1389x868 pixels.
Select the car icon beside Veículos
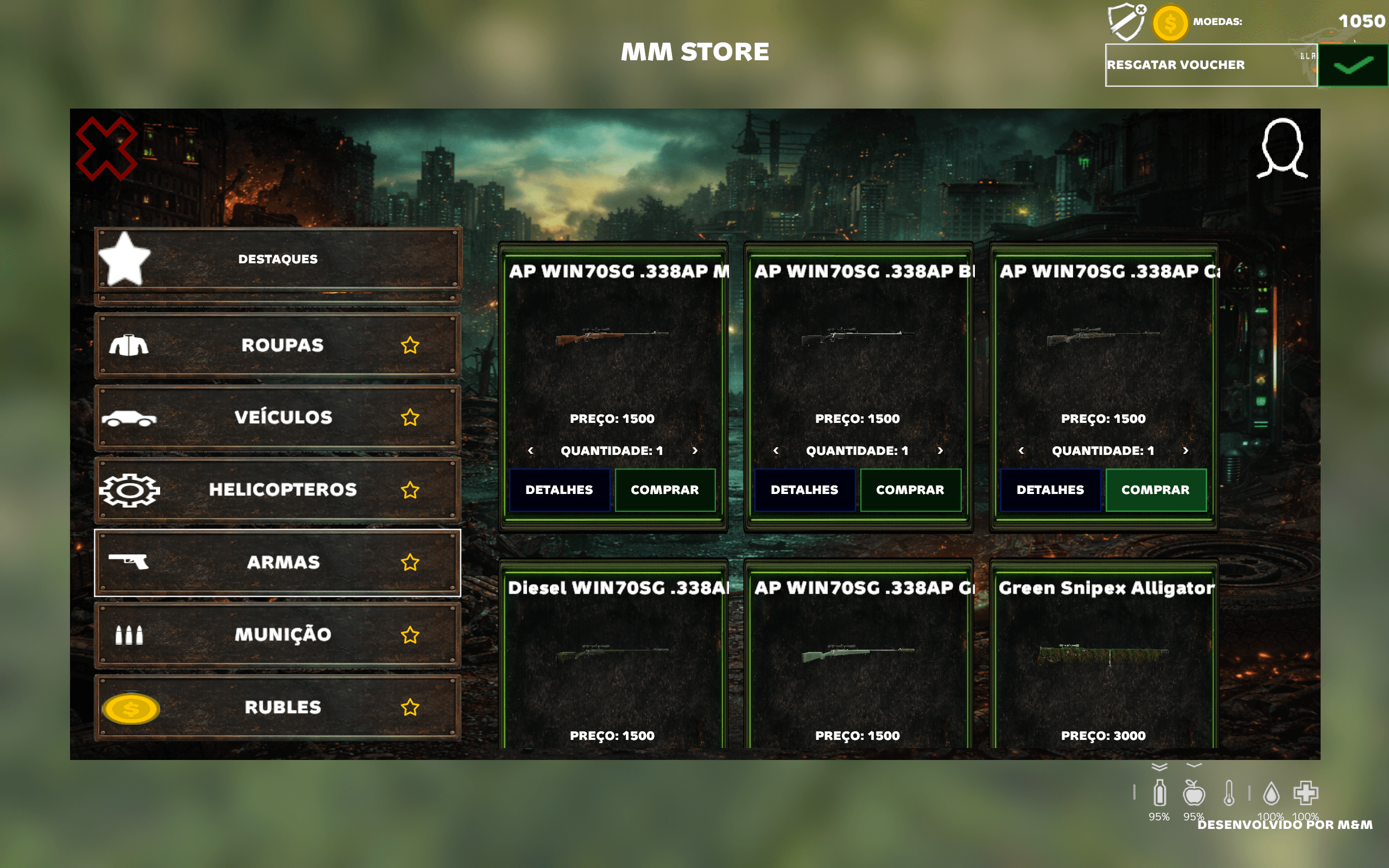coord(130,418)
